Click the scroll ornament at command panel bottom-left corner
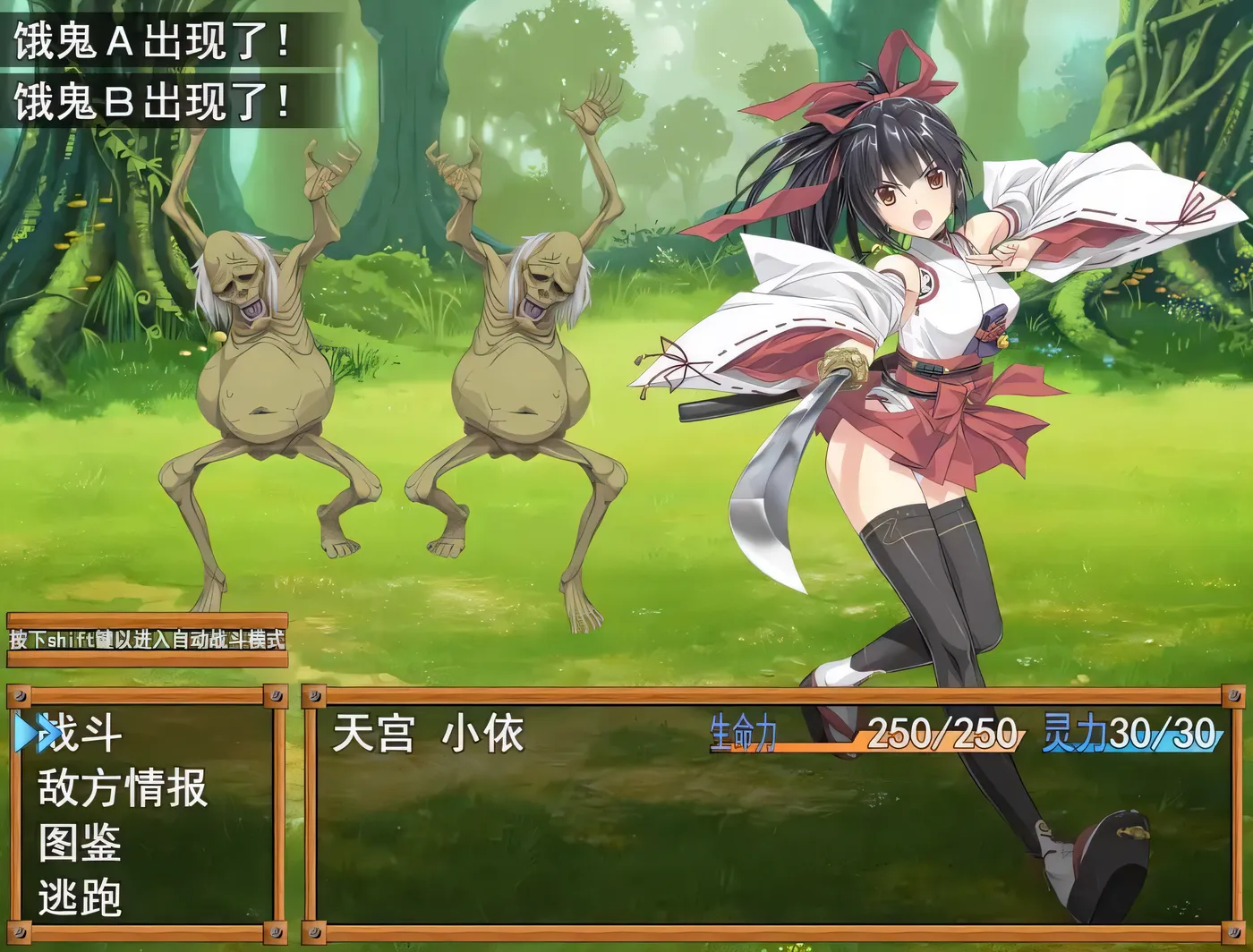 pyautogui.click(x=18, y=932)
